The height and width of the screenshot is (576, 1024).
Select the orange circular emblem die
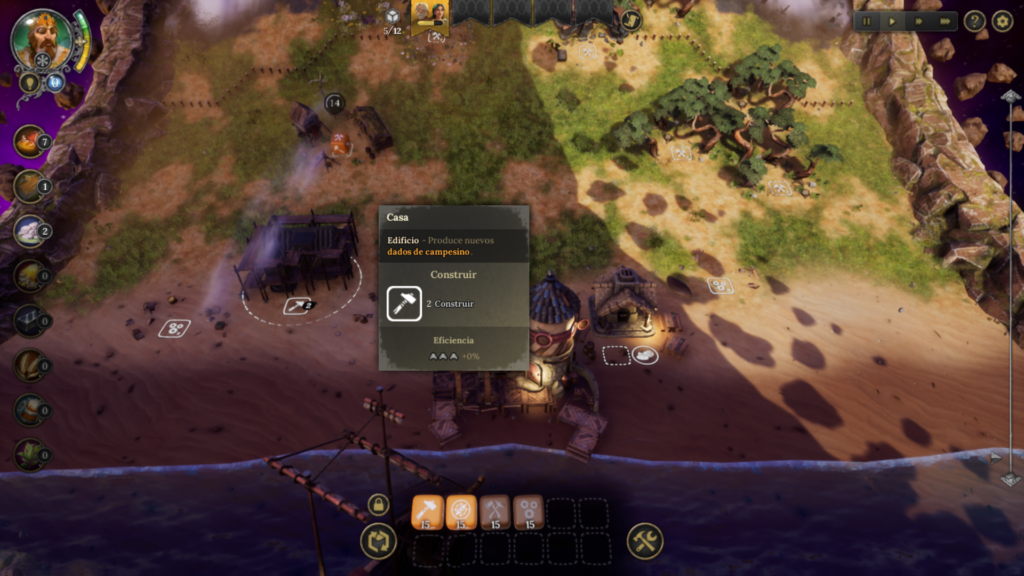click(461, 512)
